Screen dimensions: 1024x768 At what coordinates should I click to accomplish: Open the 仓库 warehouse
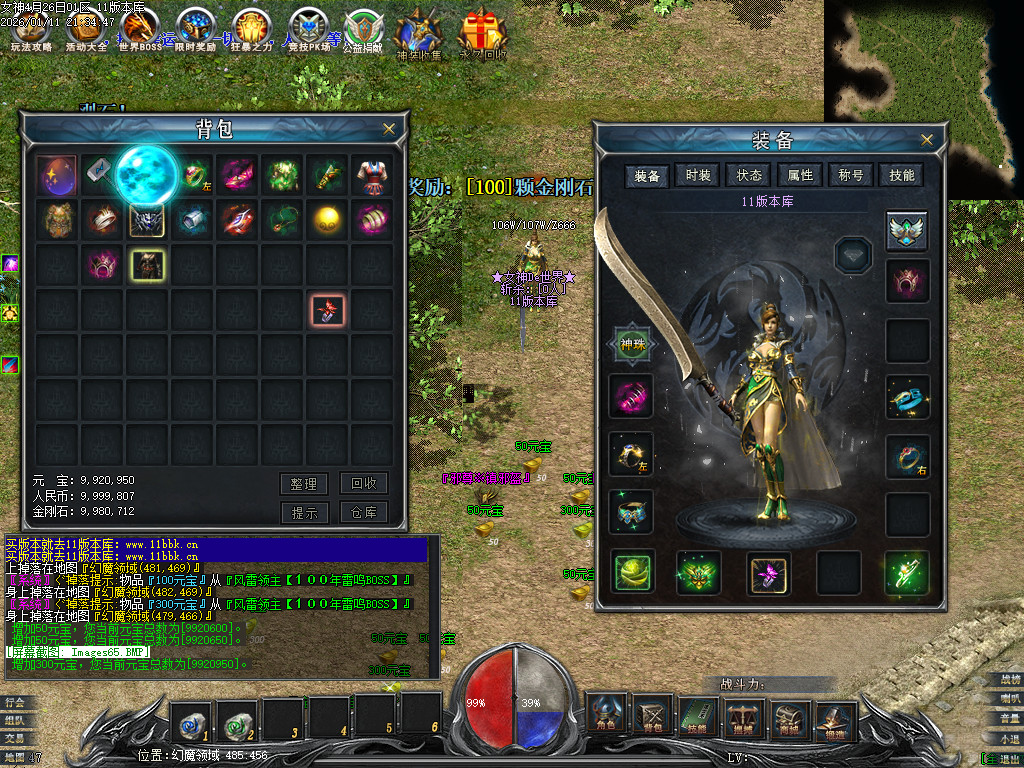[x=363, y=512]
